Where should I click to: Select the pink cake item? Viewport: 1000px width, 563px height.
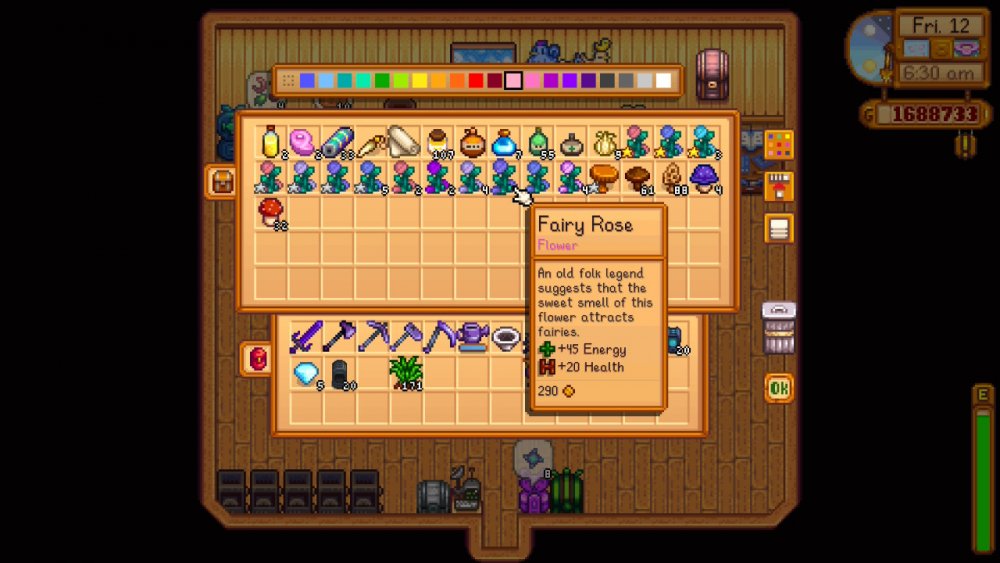[302, 143]
